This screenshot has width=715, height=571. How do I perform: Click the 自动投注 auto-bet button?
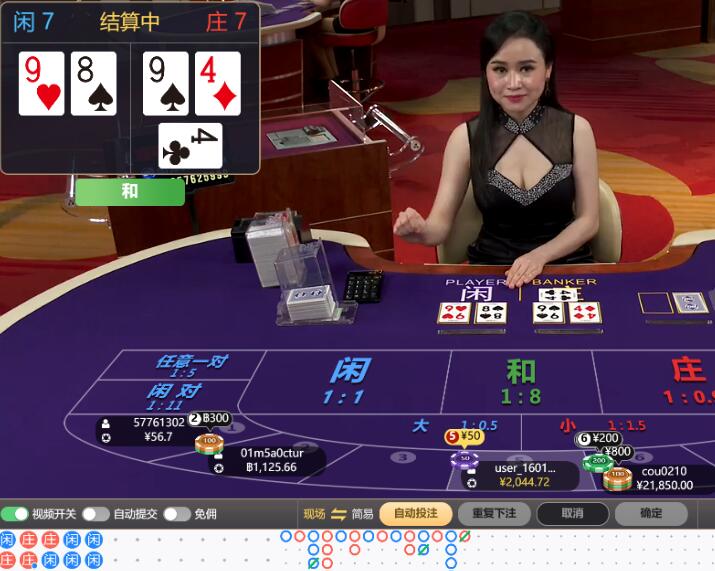click(415, 514)
